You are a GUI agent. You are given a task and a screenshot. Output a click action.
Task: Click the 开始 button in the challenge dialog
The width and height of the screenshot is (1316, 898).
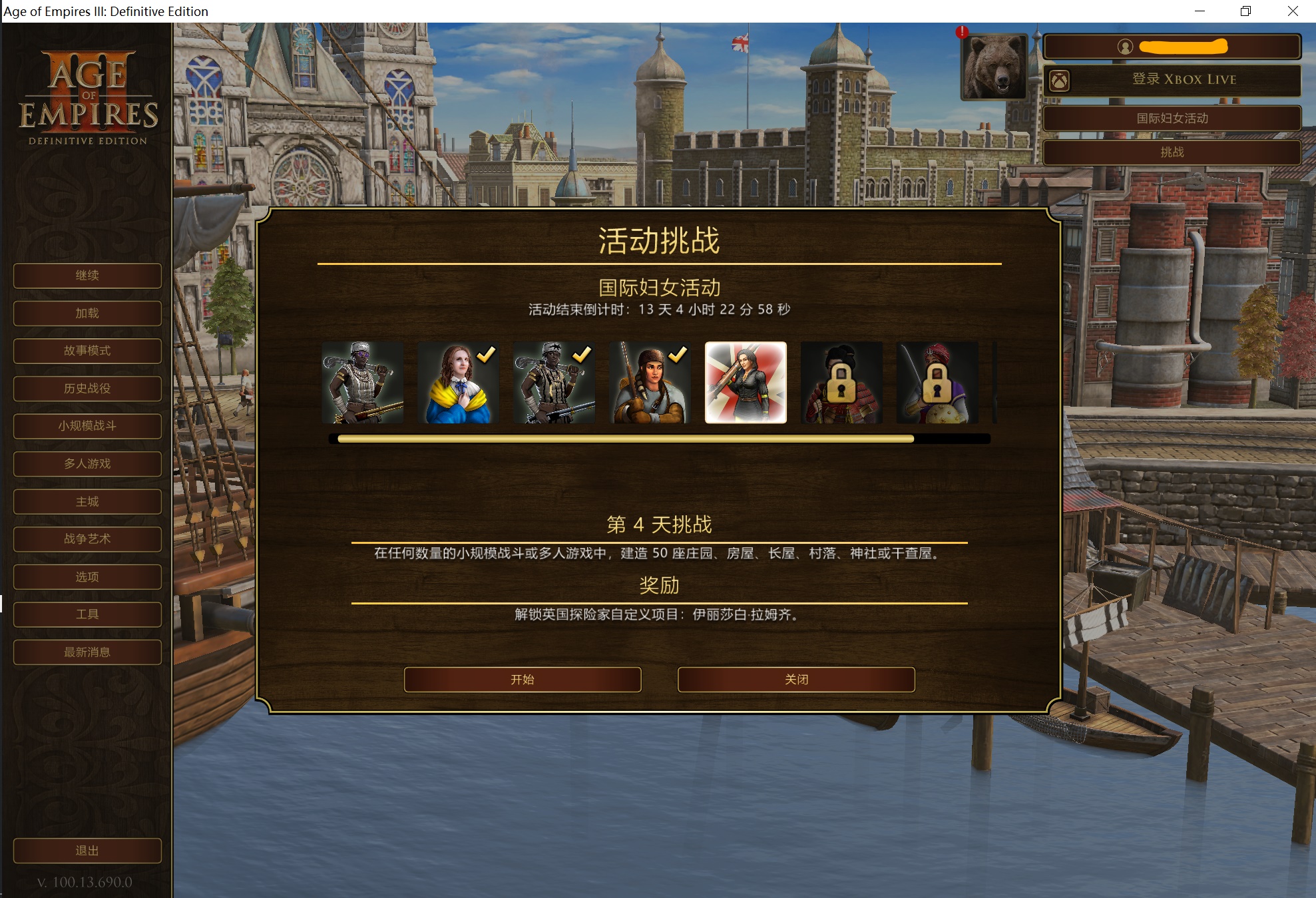(x=523, y=680)
